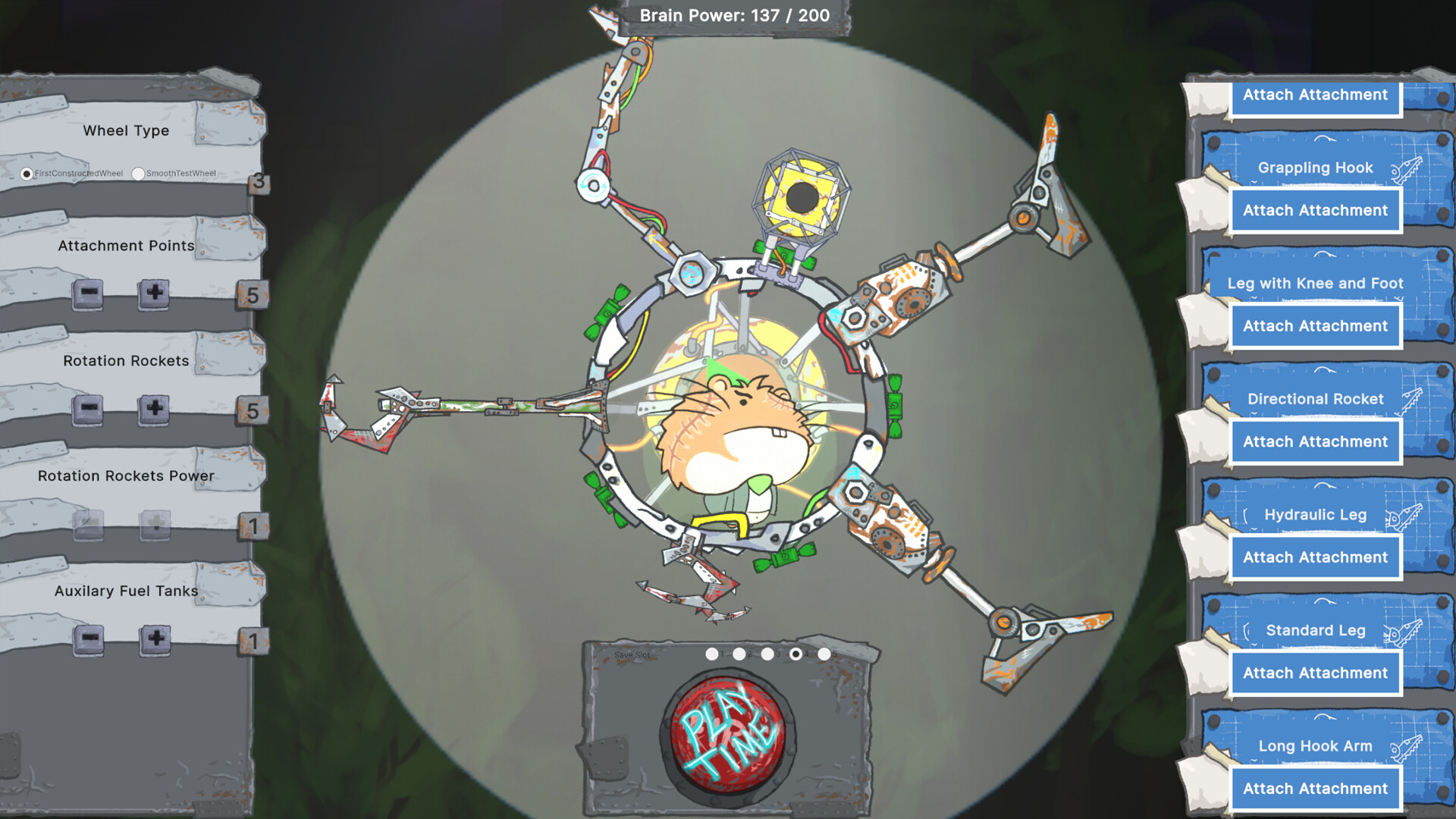Select the SmoothTestWheel radio button
1456x819 pixels.
[x=139, y=174]
